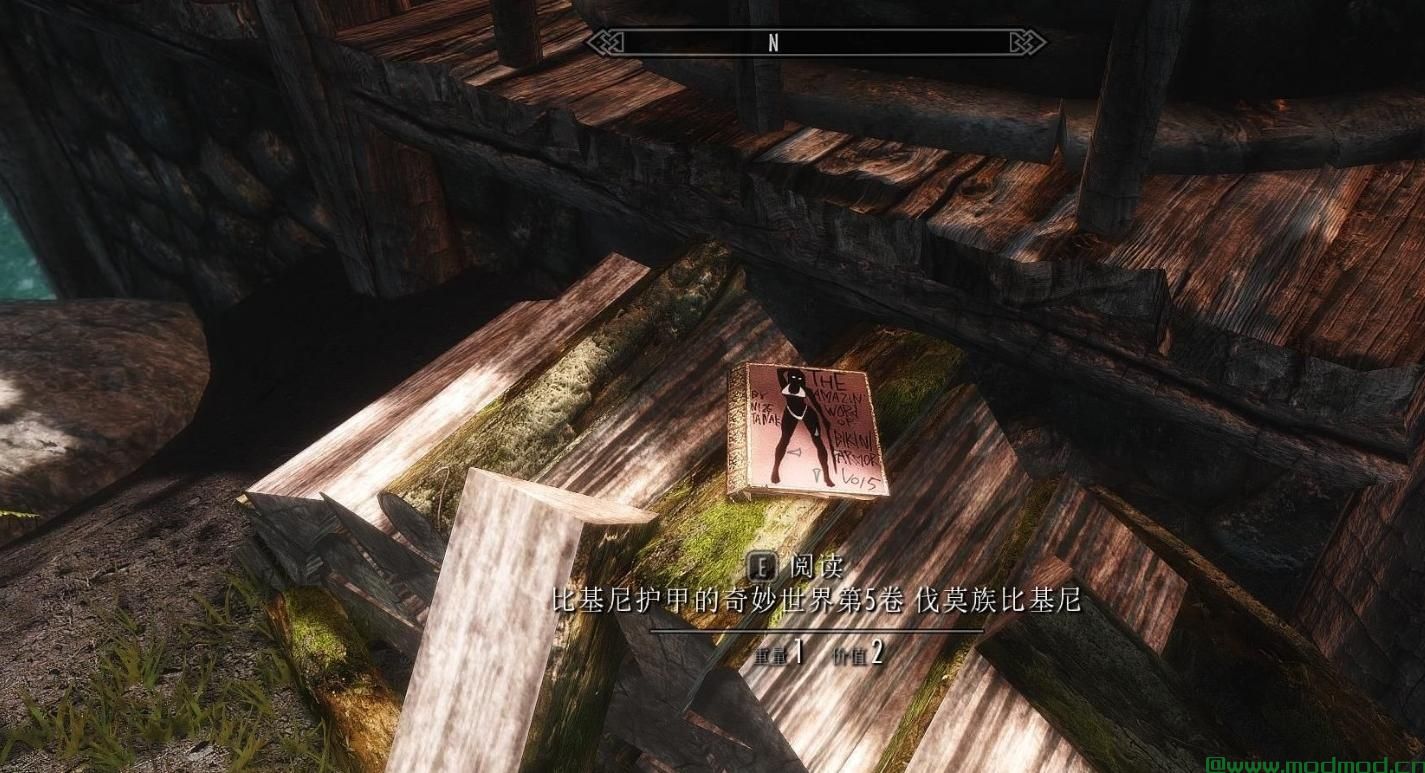Click the item value showing 2
The image size is (1425, 773).
pos(877,653)
